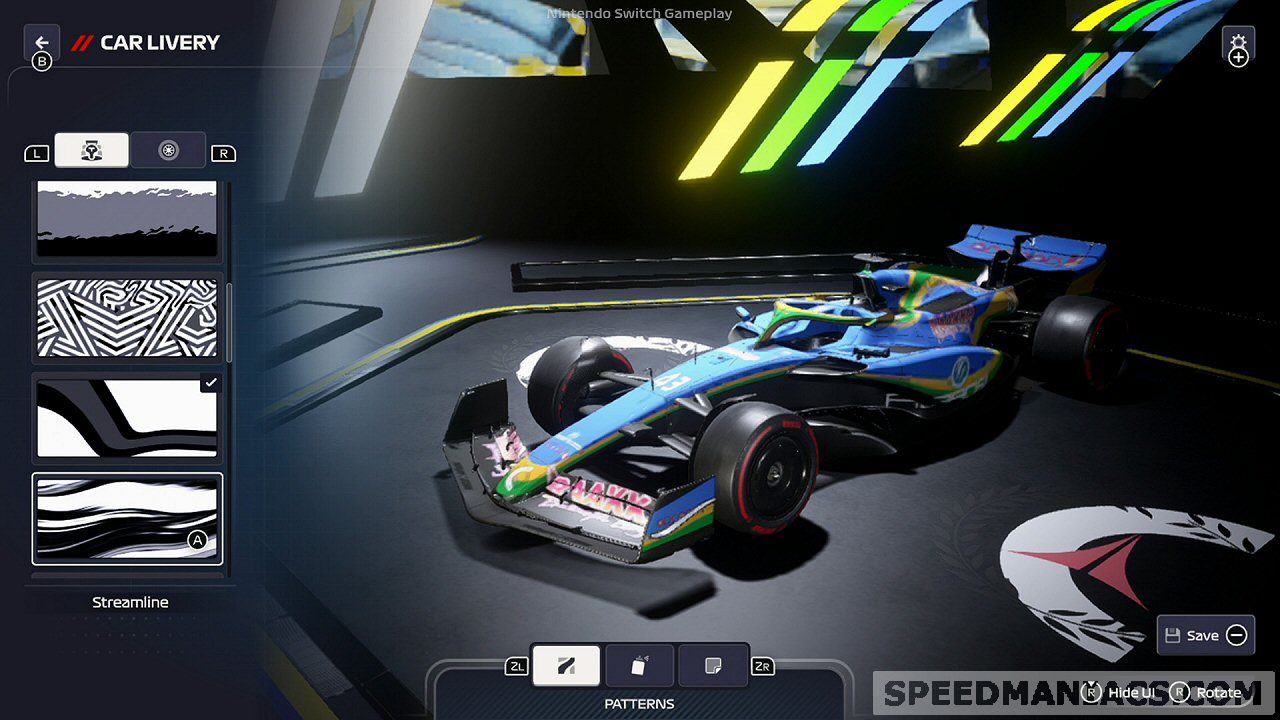
Task: Apply the Streamline wavy pattern
Action: (x=127, y=518)
